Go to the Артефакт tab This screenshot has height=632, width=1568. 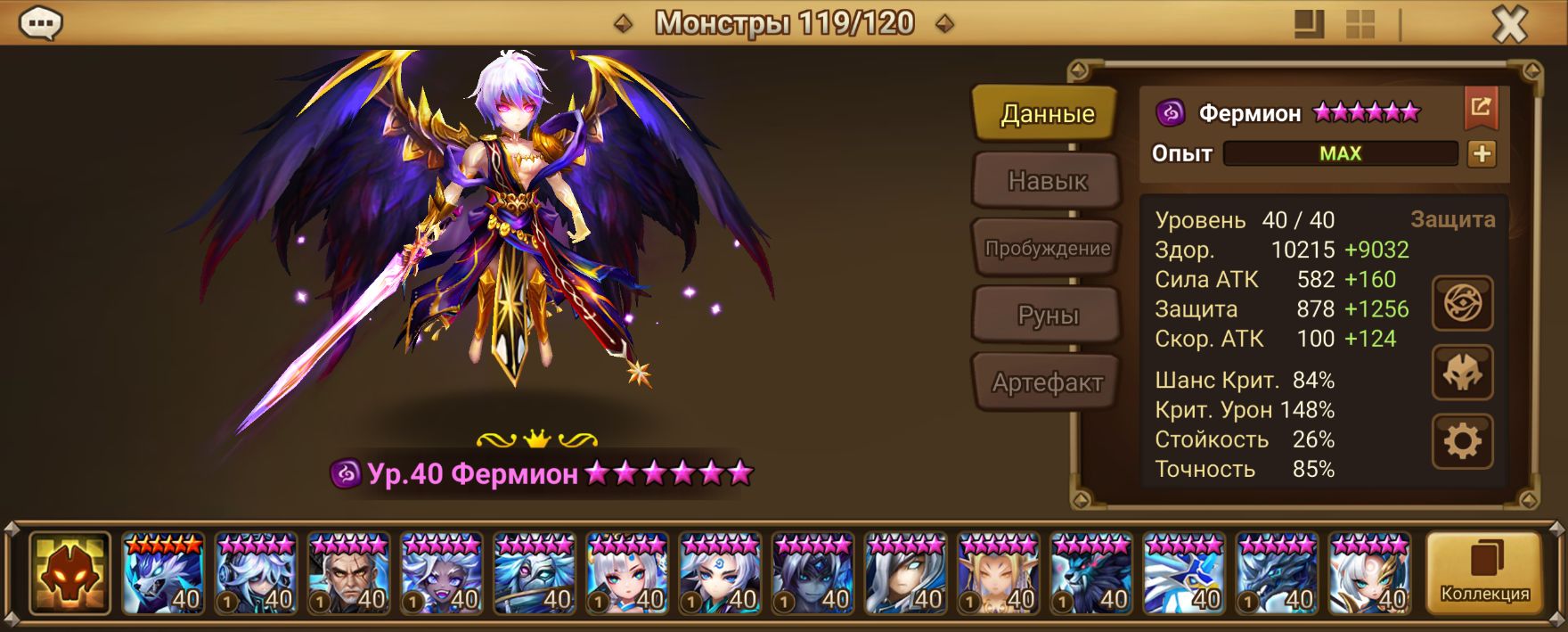(1047, 382)
